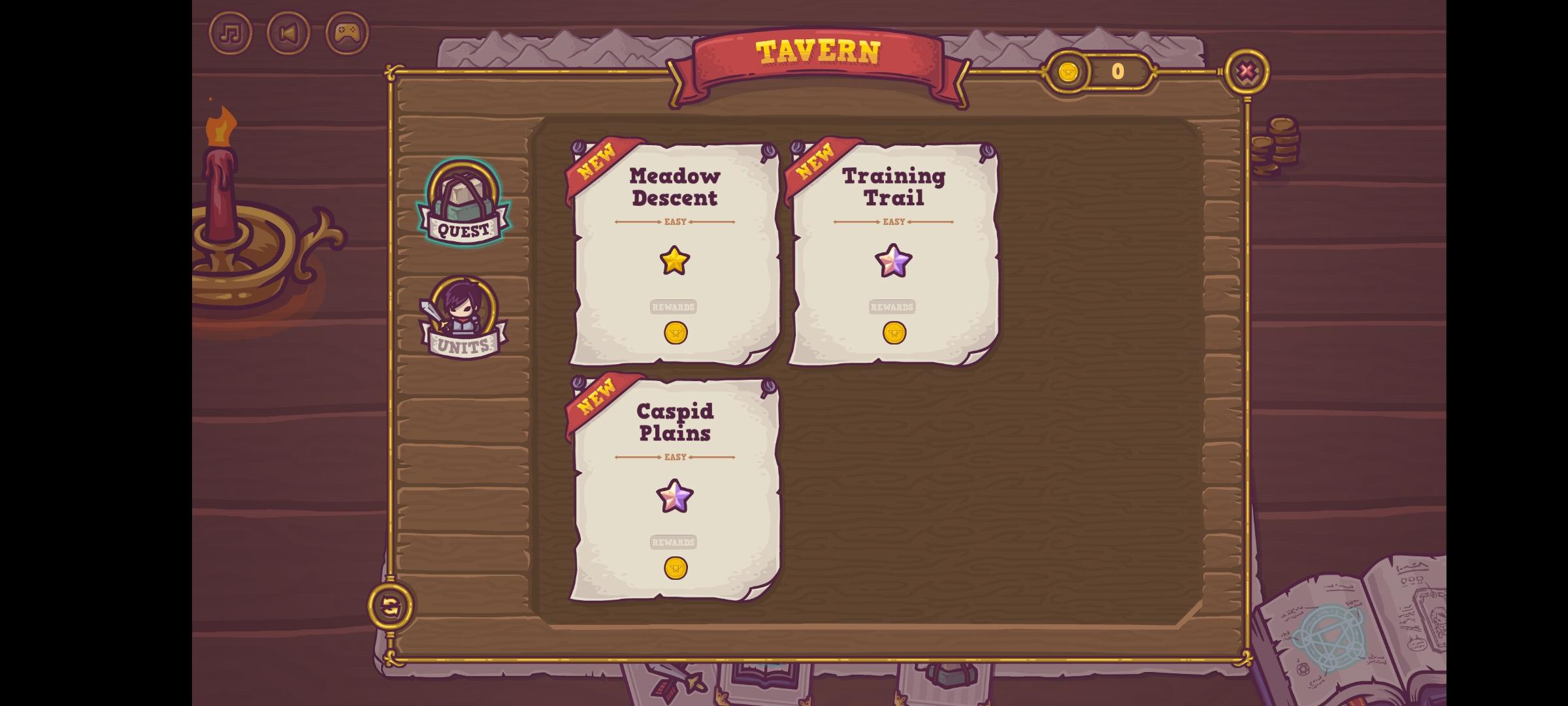Click the refresh icon at bottom left

point(389,607)
